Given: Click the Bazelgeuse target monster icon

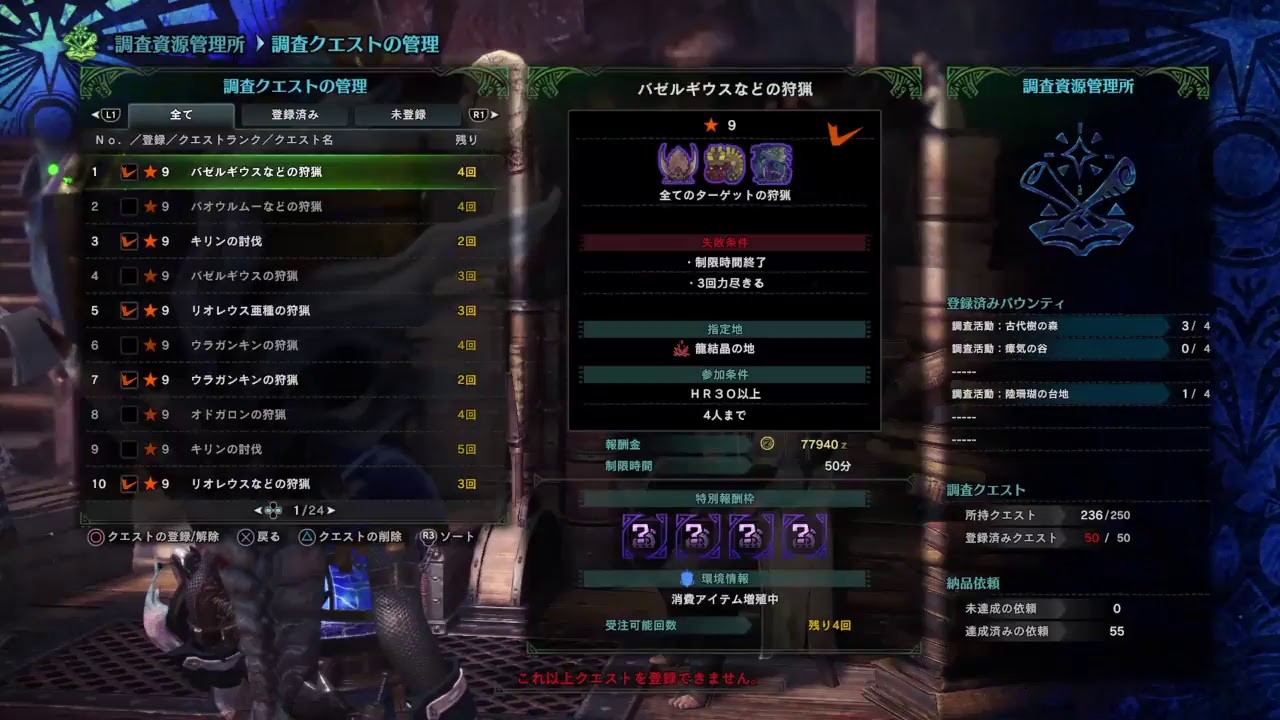Looking at the screenshot, I should pyautogui.click(x=678, y=162).
